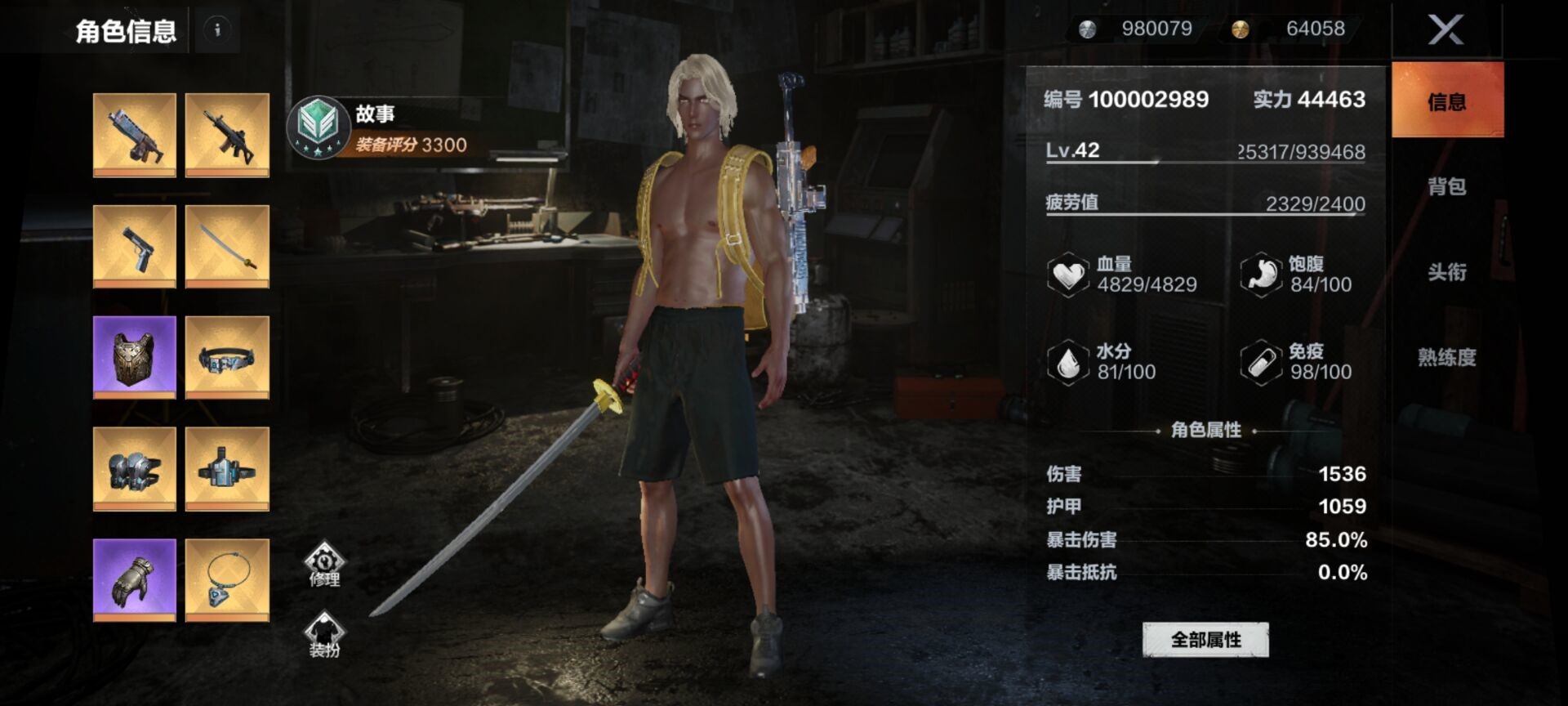Choose the pistol equipment slot
This screenshot has height=706, width=1568.
click(x=135, y=246)
